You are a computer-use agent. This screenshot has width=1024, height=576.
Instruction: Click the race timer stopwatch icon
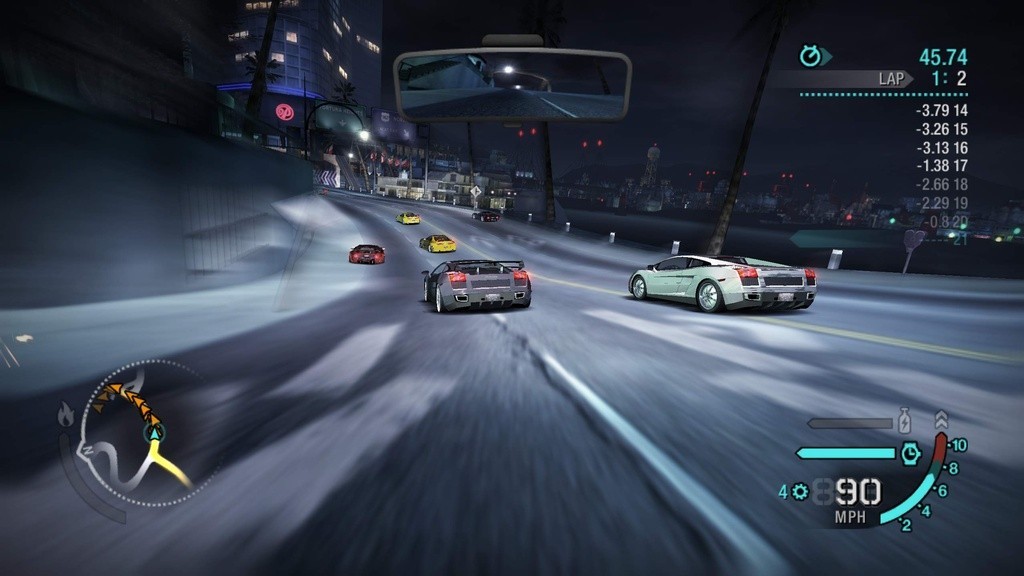pos(810,57)
